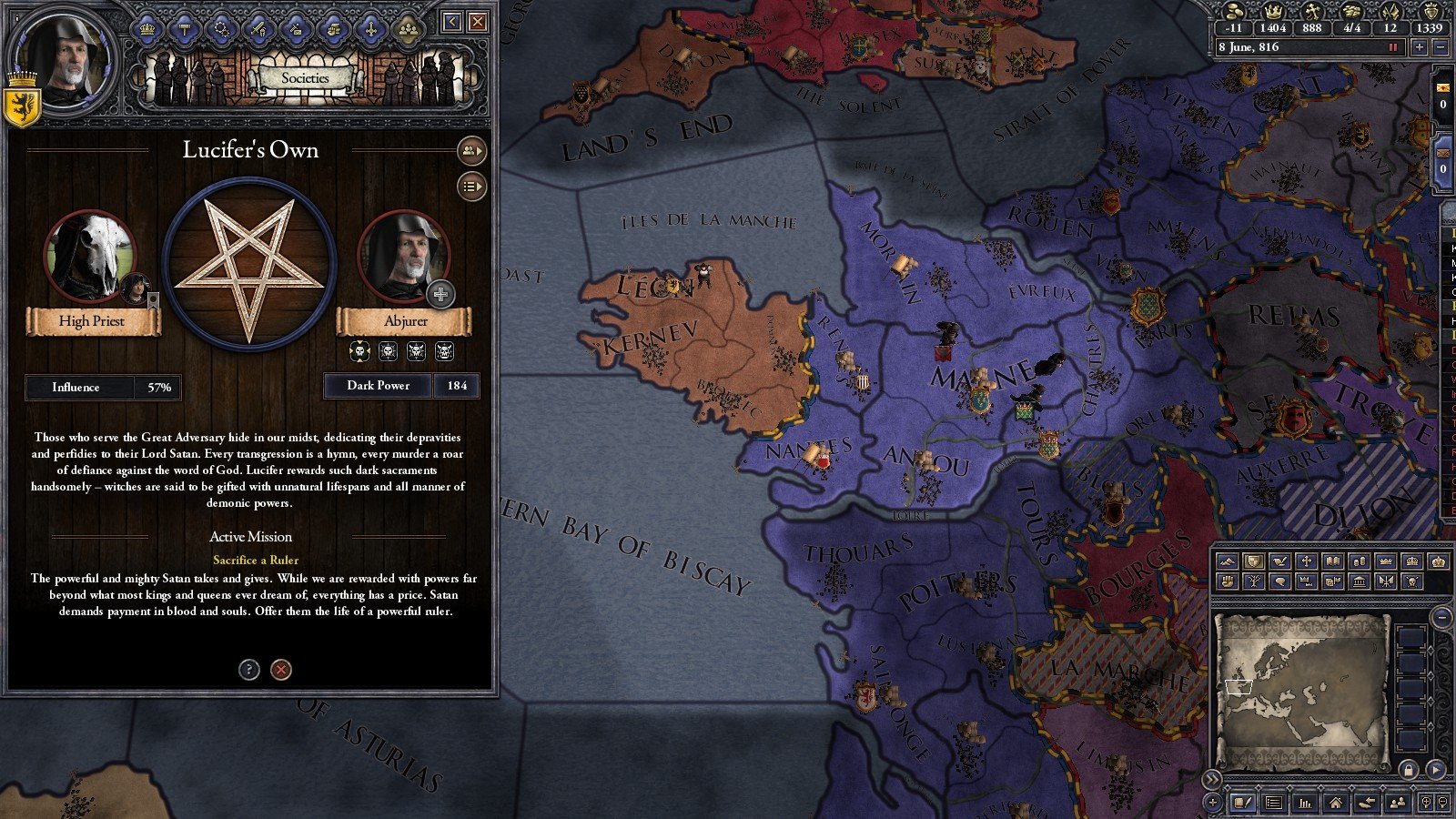
Task: Open the crown tab in top bar
Action: [147, 29]
